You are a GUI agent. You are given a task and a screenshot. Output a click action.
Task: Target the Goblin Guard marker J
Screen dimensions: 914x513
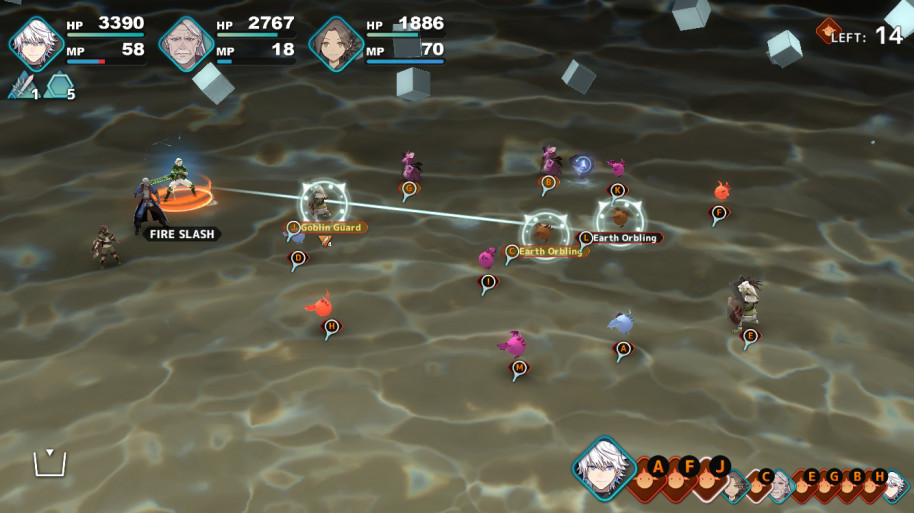click(294, 228)
